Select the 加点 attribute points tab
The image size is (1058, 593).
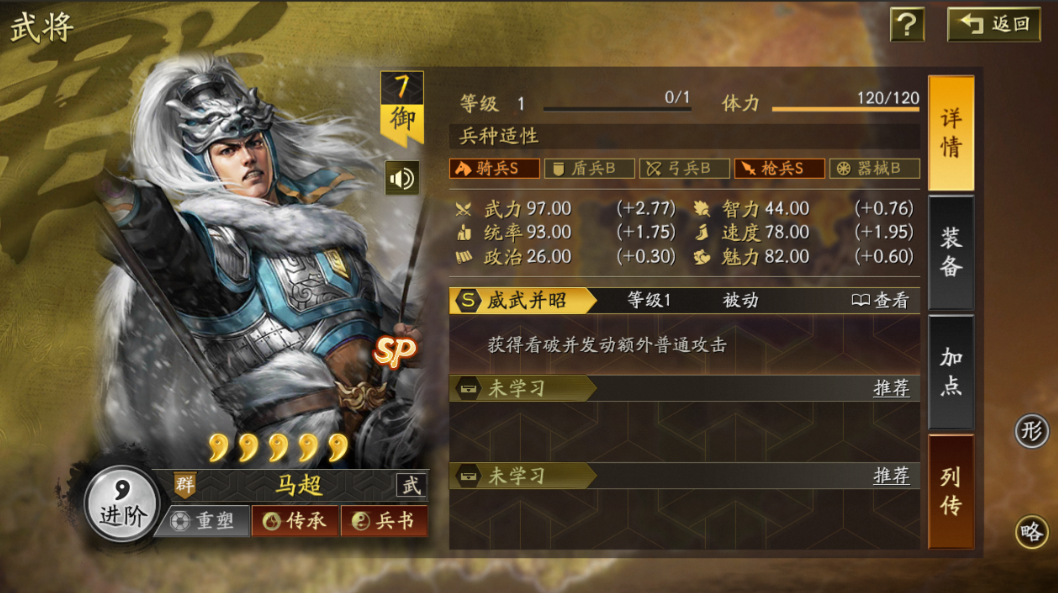point(951,372)
